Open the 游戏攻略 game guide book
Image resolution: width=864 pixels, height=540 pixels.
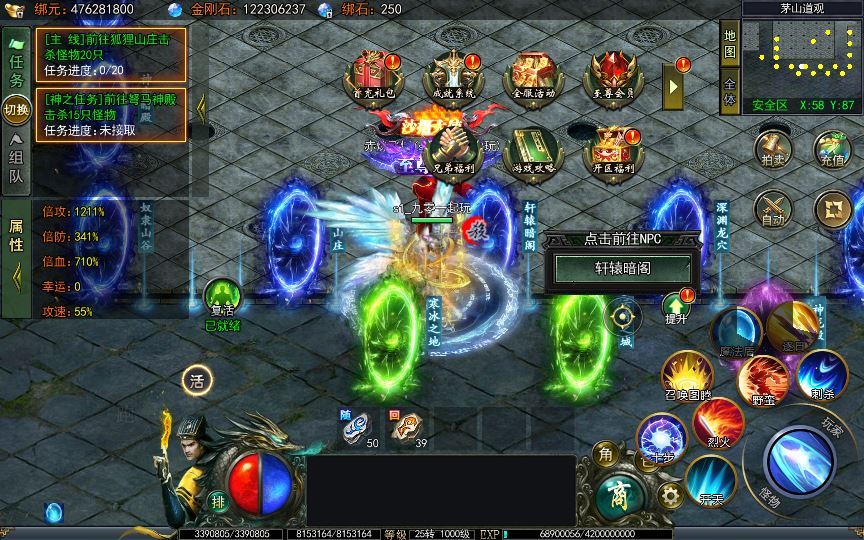[530, 150]
